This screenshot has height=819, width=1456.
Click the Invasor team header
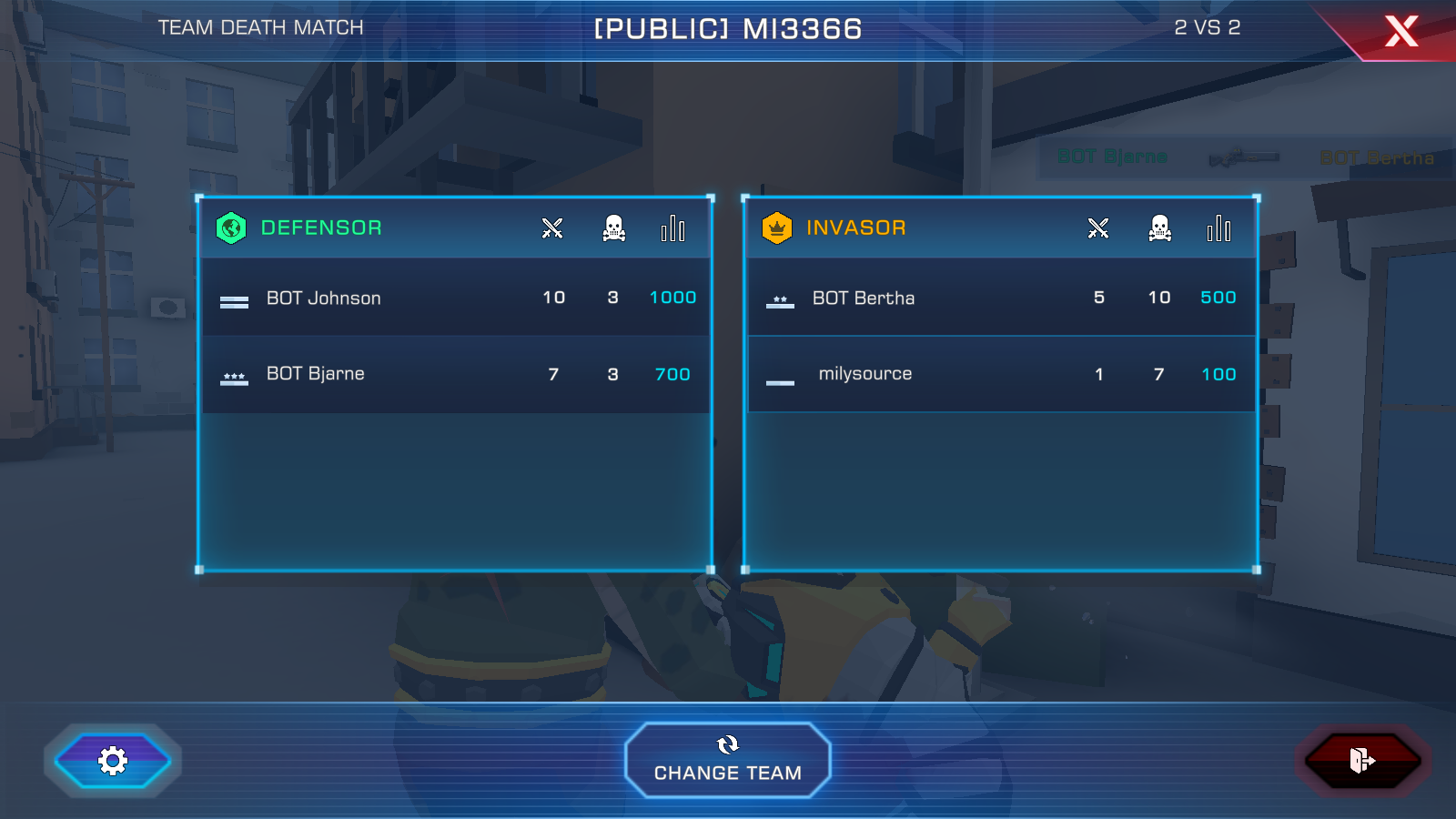[x=855, y=227]
